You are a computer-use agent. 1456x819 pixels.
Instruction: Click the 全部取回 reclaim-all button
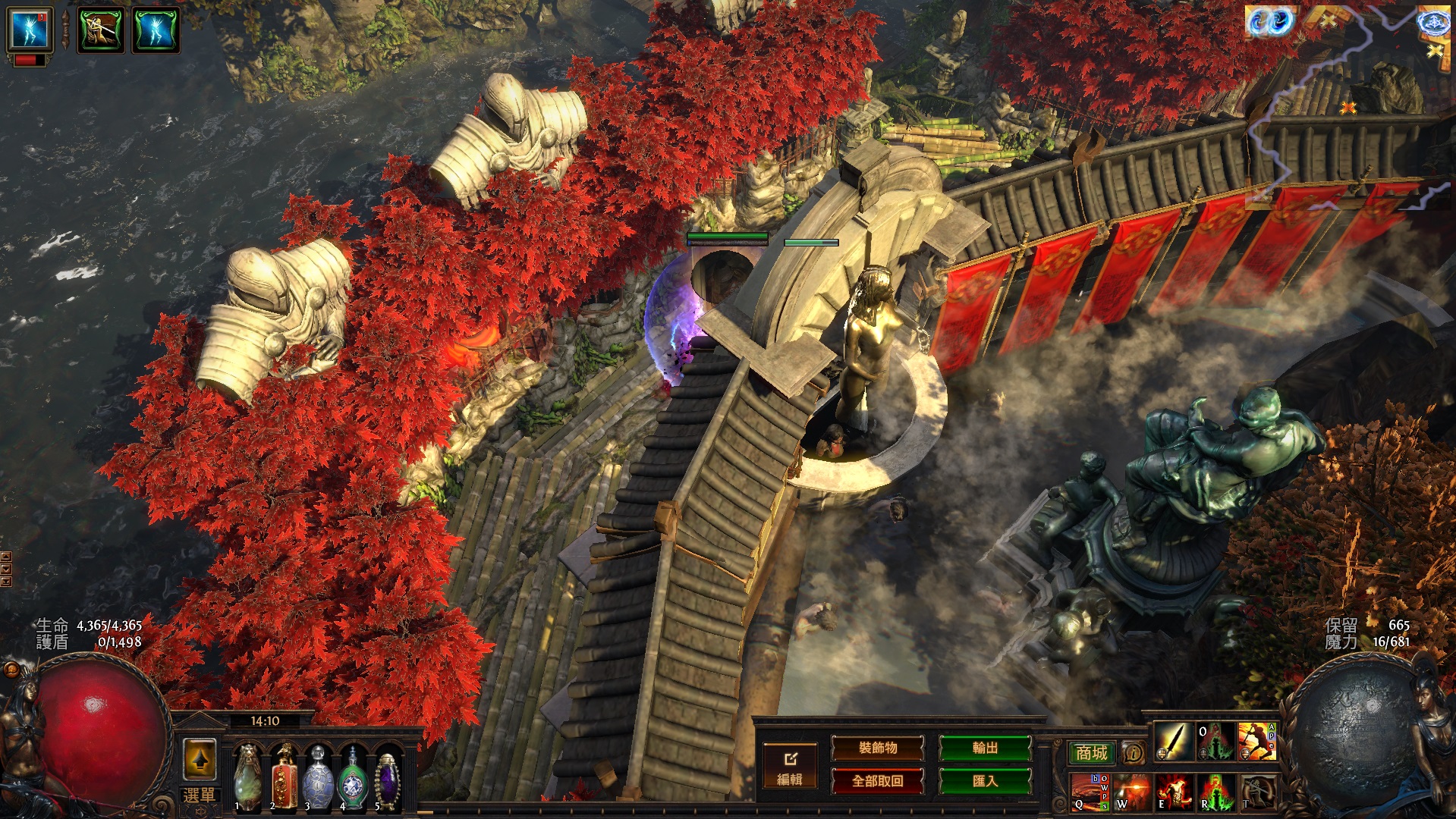click(878, 781)
